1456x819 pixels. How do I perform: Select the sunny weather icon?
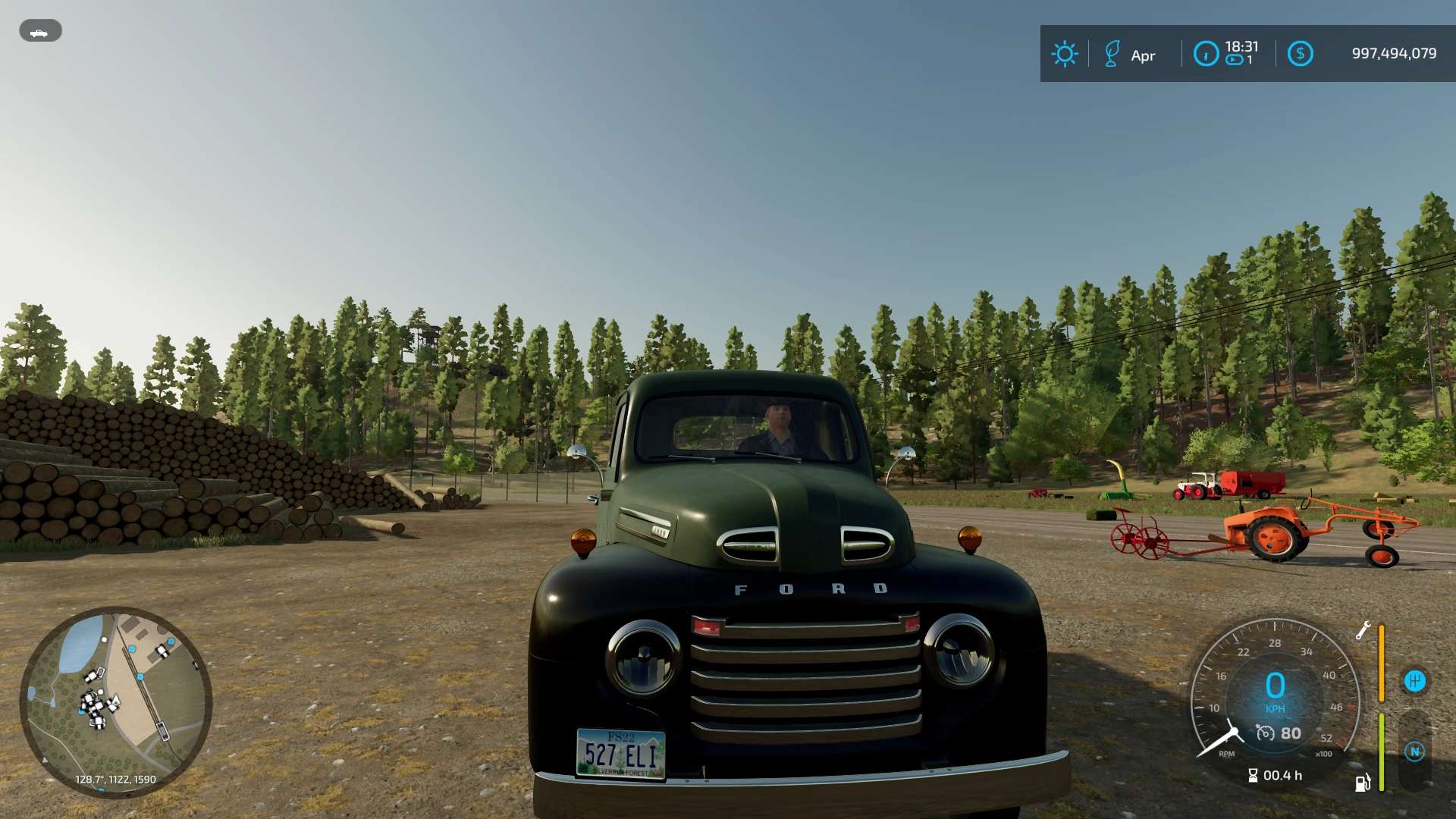[x=1064, y=54]
